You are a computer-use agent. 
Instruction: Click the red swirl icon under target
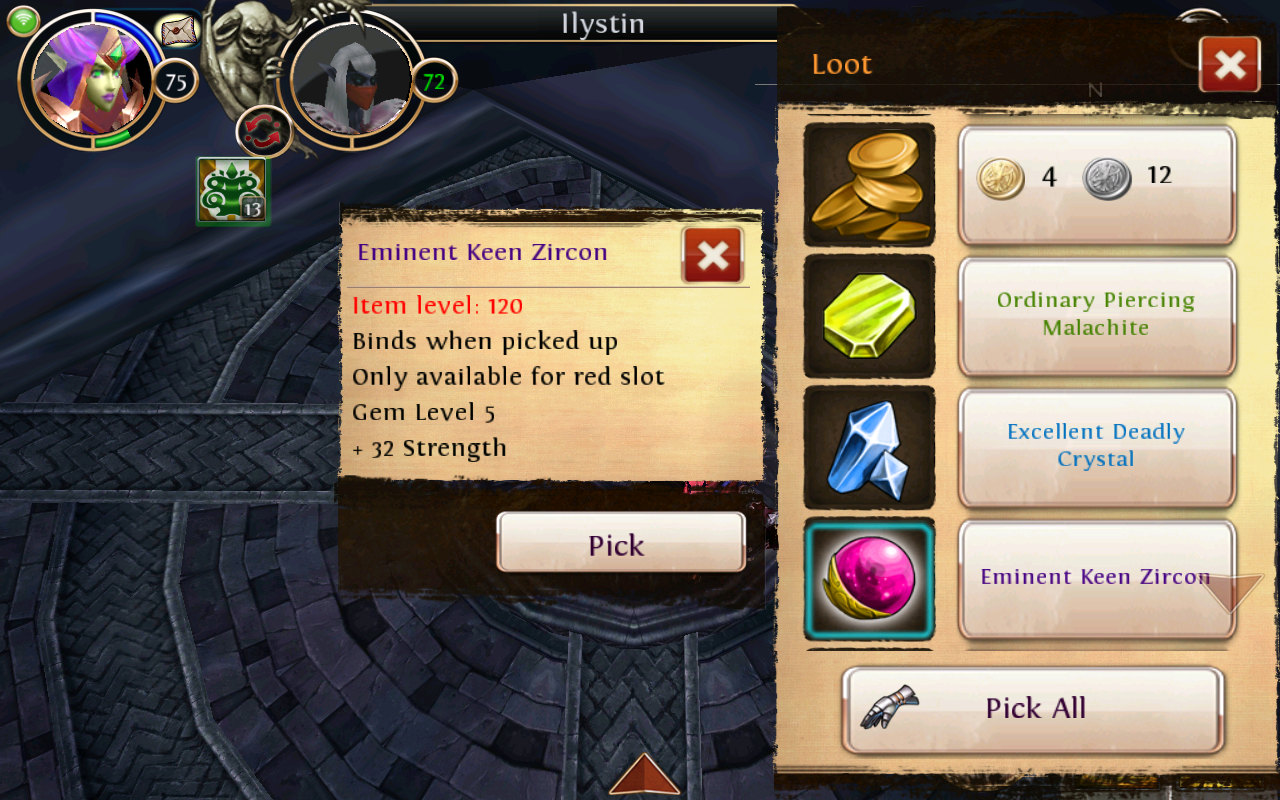[x=264, y=132]
